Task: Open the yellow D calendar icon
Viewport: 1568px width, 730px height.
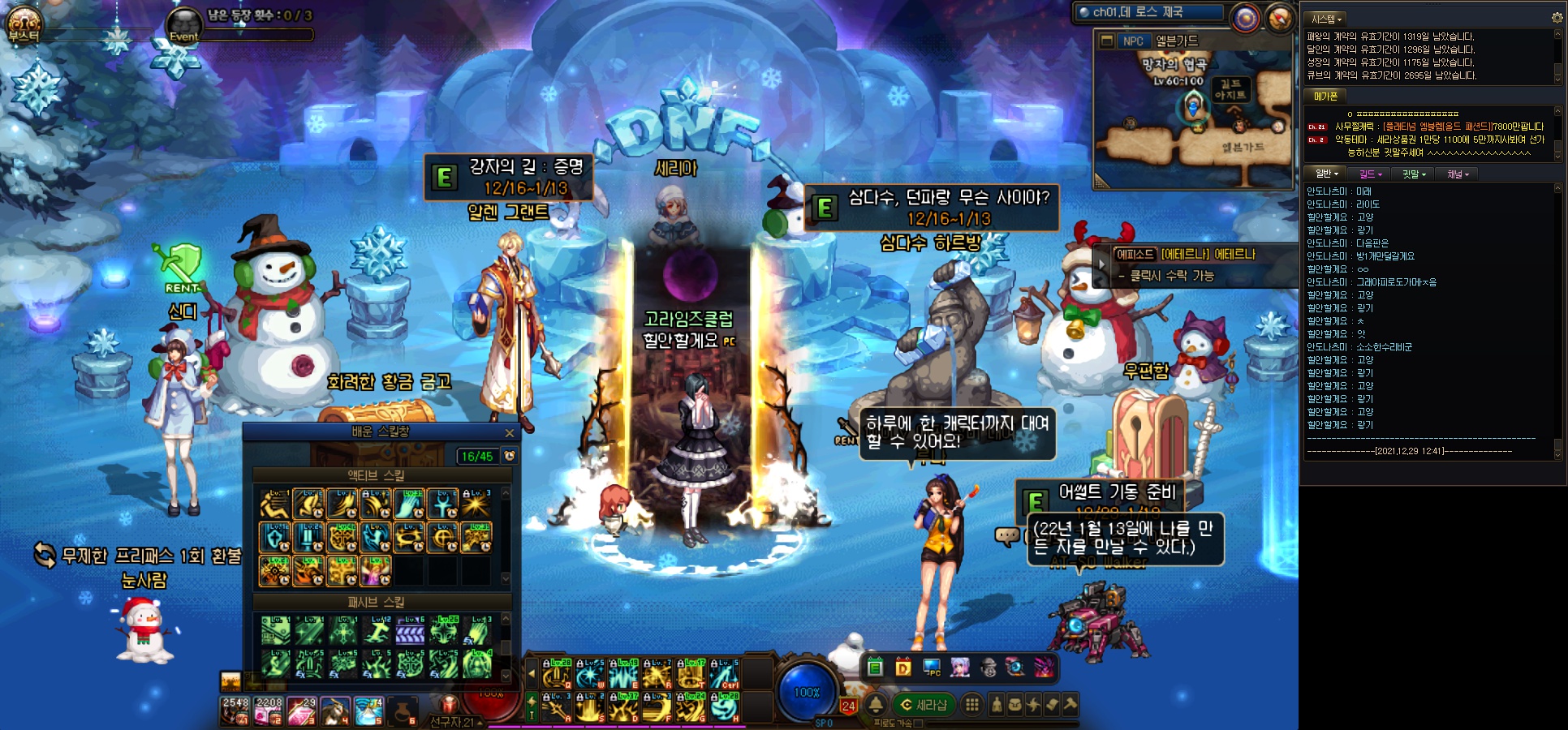Action: coord(903,668)
